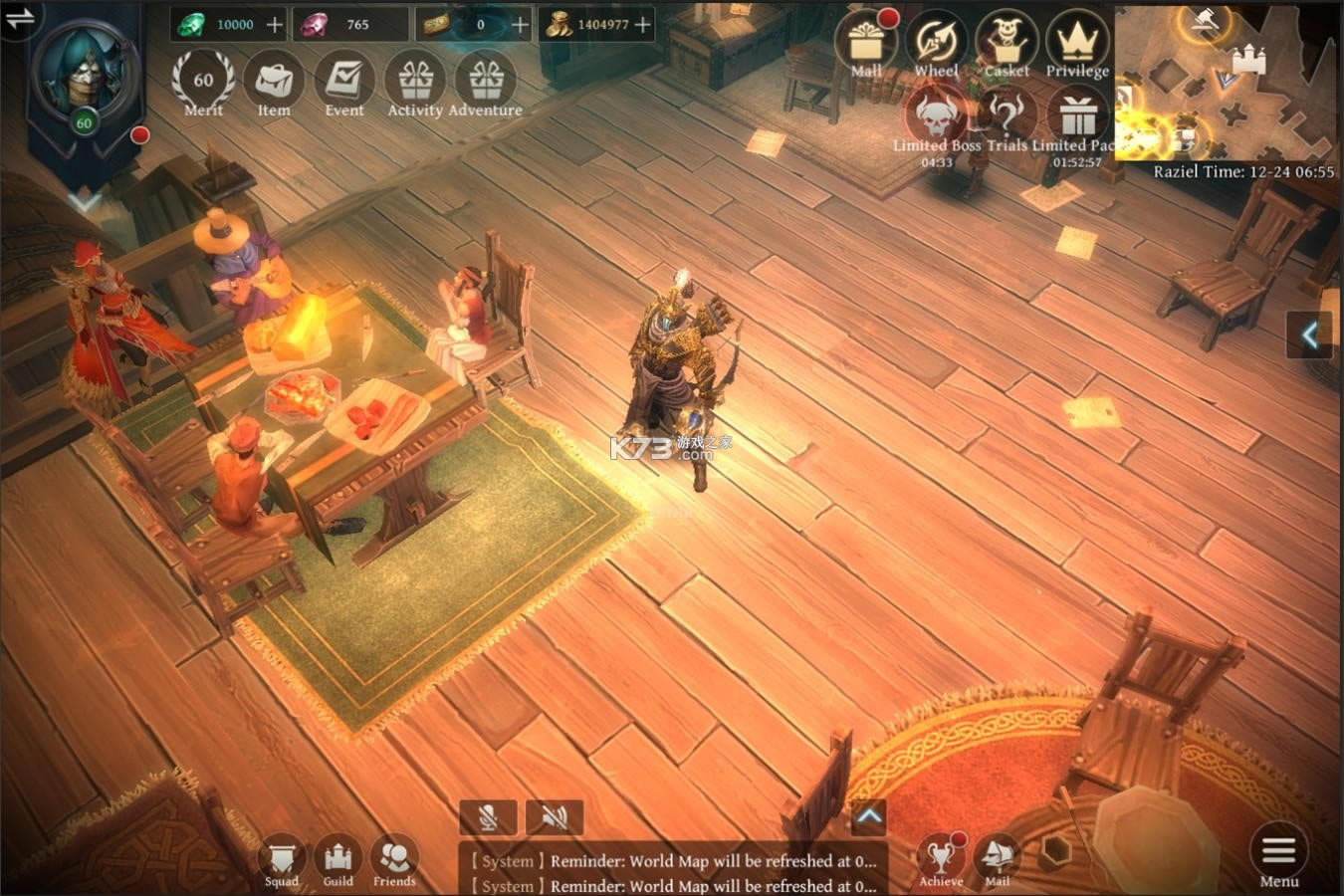Open the Guild panel
The height and width of the screenshot is (896, 1344).
(338, 858)
